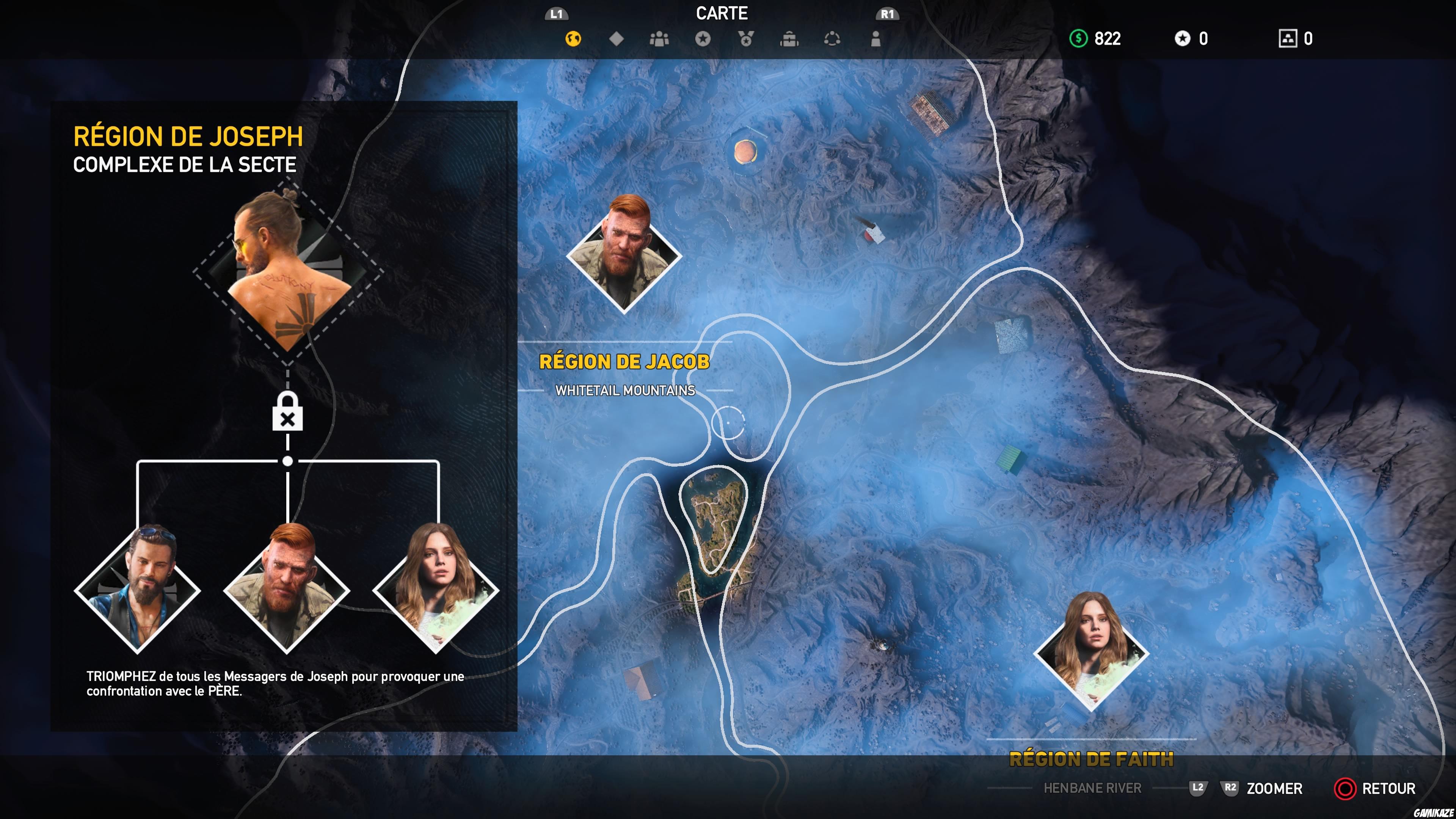Click the green dollar currency icon

pyautogui.click(x=1079, y=38)
